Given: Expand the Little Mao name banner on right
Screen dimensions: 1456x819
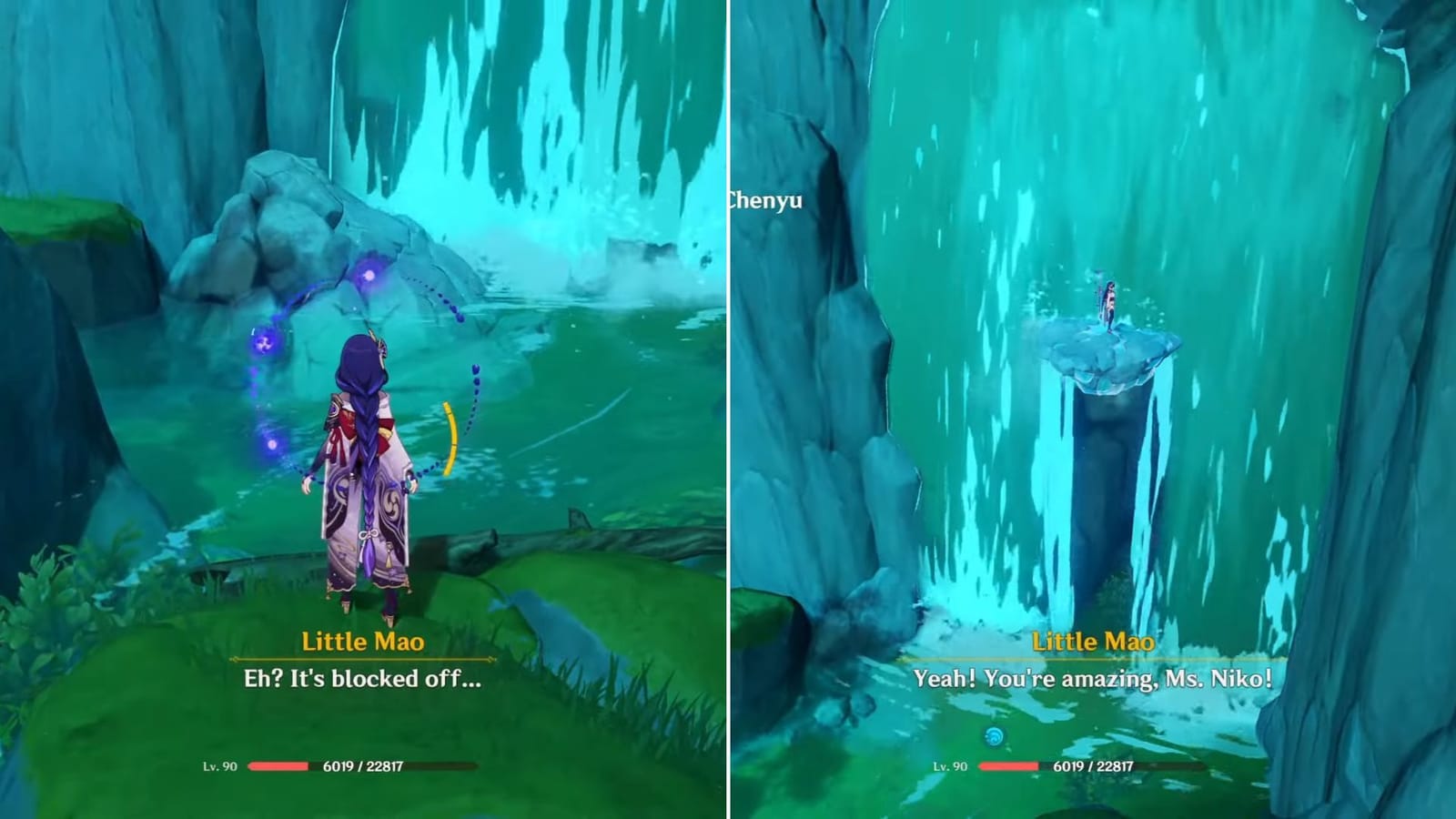Looking at the screenshot, I should 1093,642.
